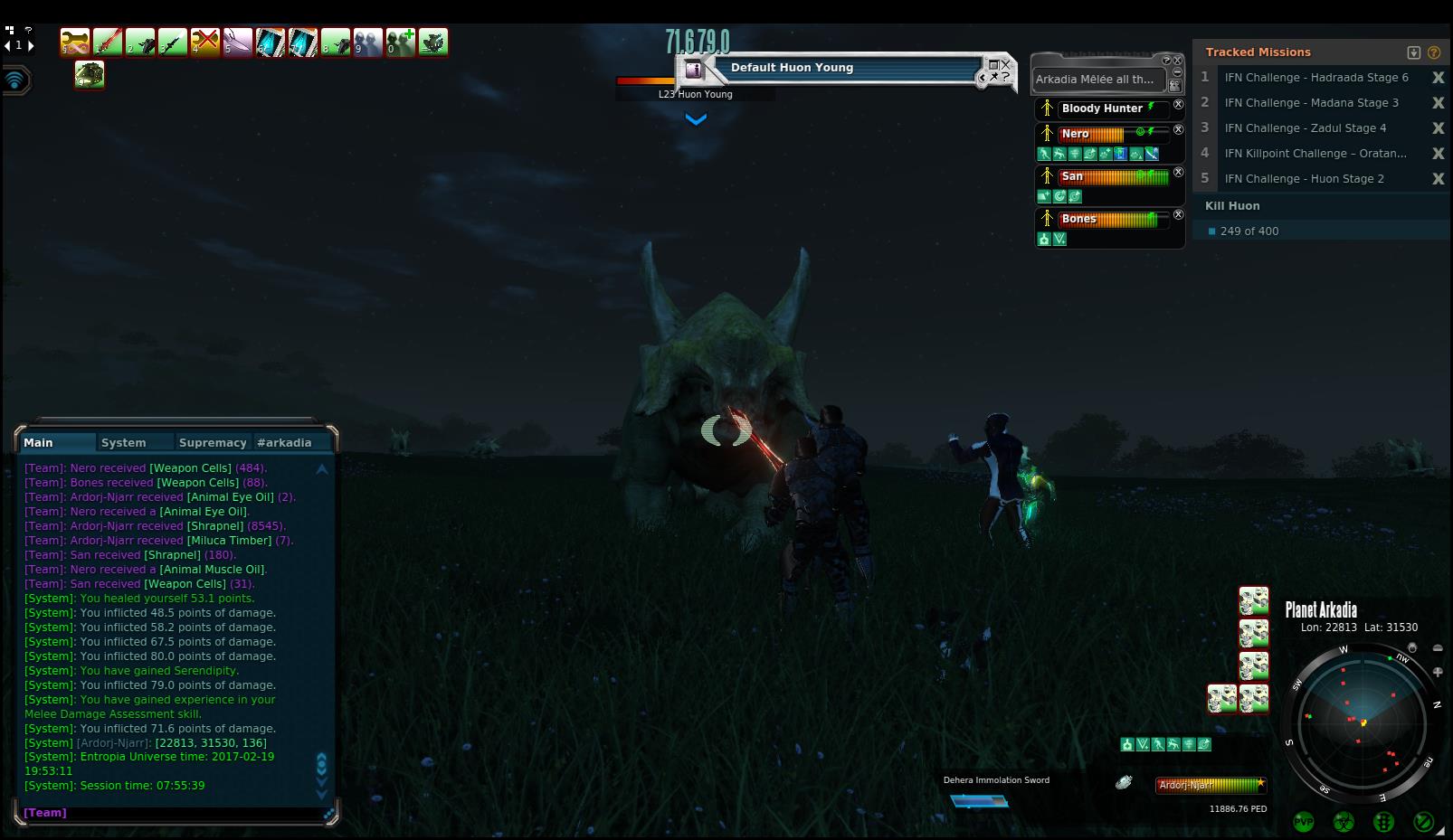This screenshot has width=1453, height=840.
Task: Use the green-plus team hotbar slot
Action: tap(401, 42)
